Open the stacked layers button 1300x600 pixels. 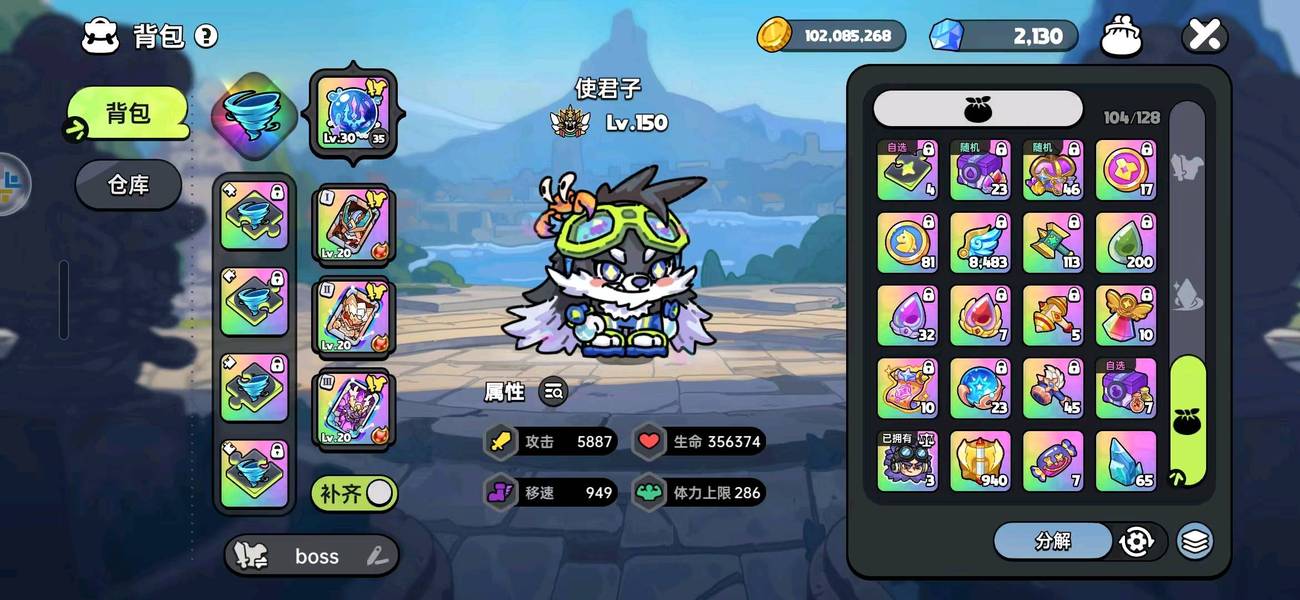(x=1195, y=541)
